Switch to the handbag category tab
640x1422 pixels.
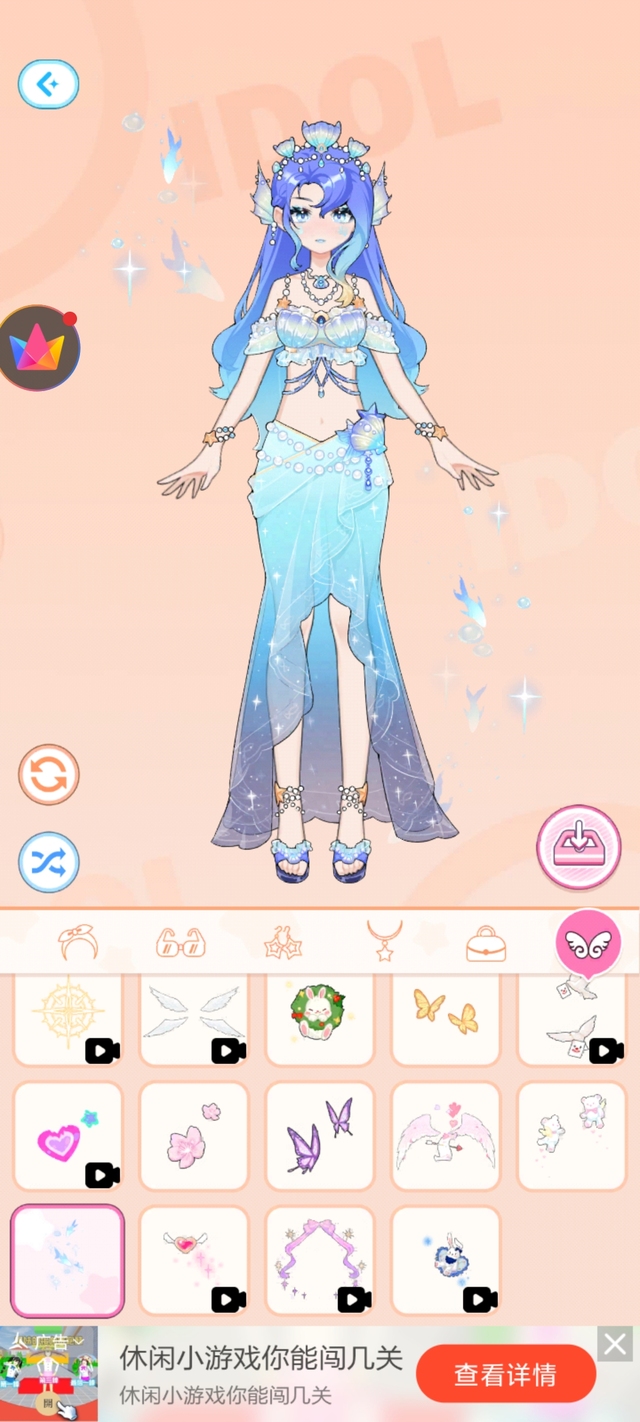point(485,944)
